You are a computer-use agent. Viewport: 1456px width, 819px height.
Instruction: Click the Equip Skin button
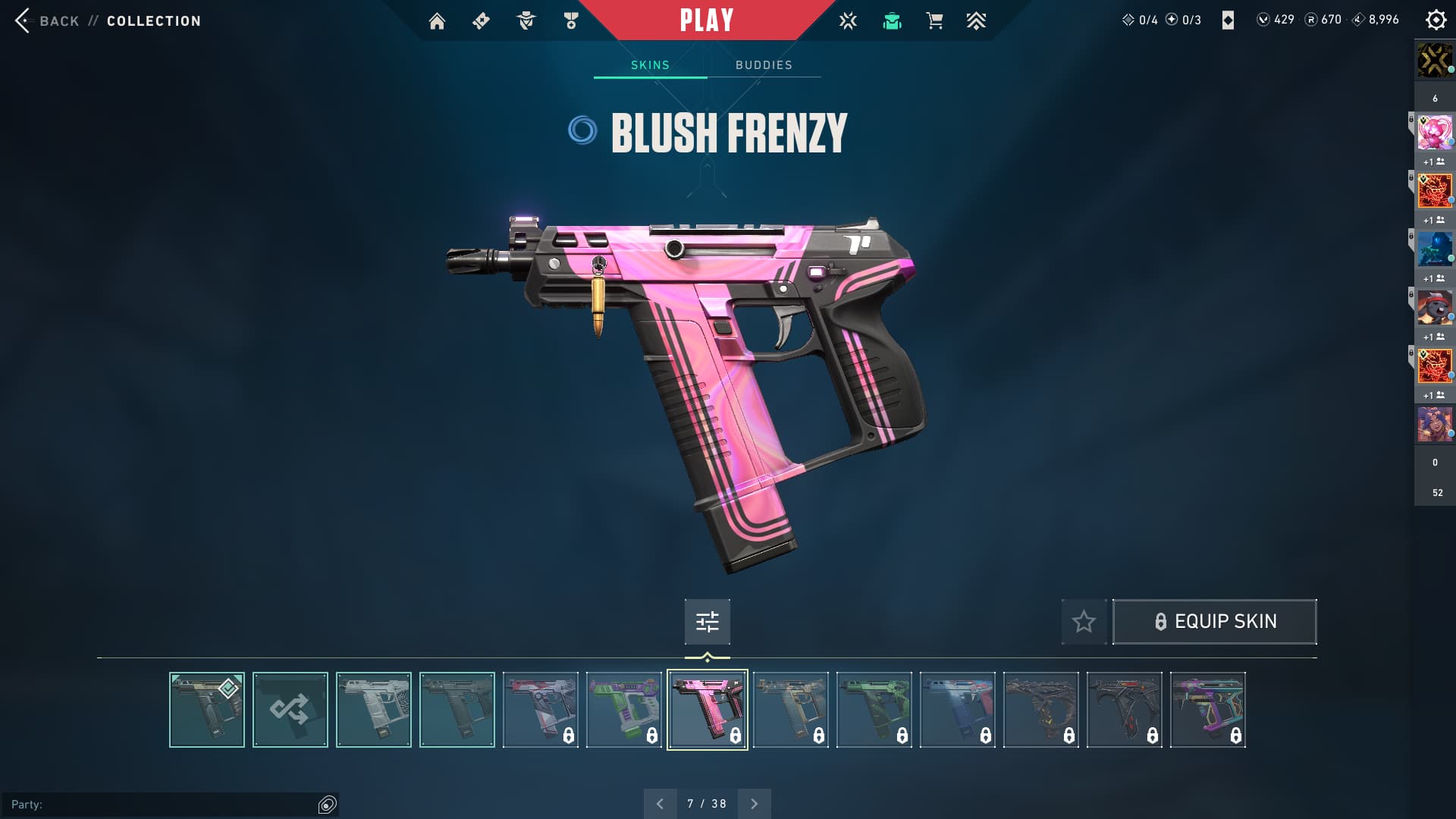click(x=1214, y=622)
